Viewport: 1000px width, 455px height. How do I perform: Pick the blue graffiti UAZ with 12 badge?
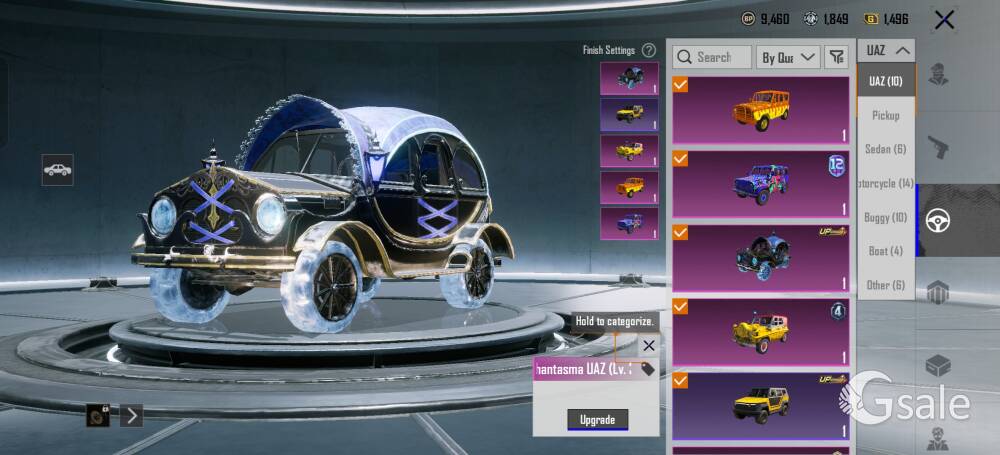(760, 184)
